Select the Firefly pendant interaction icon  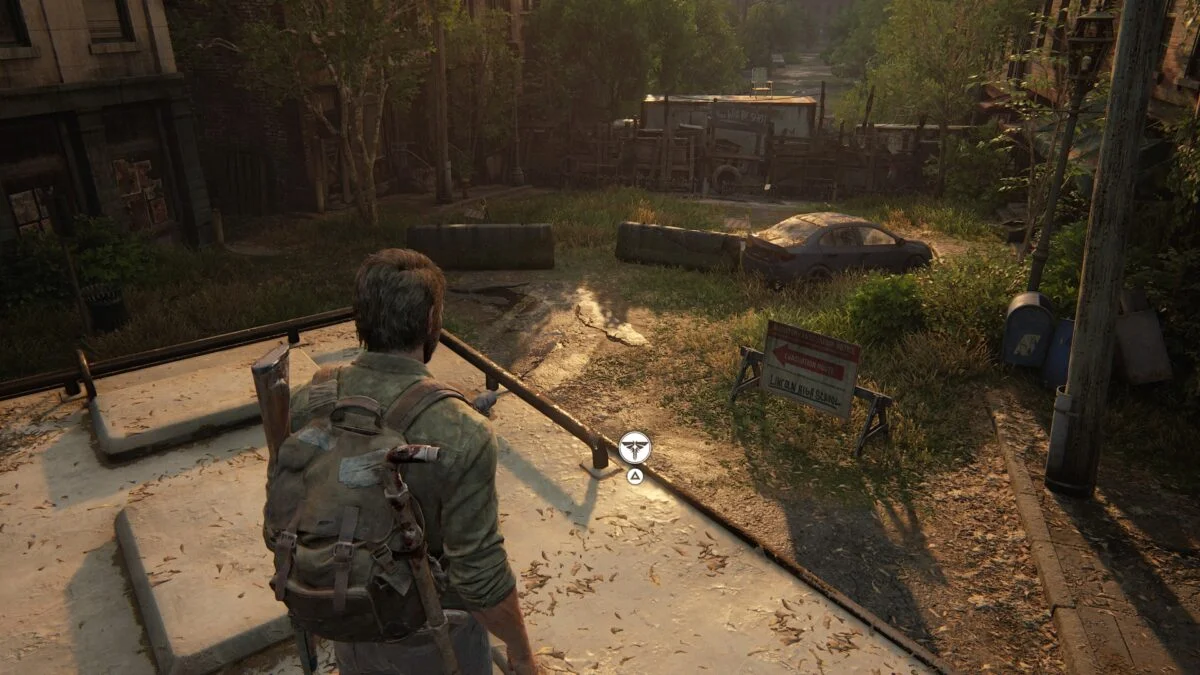click(634, 447)
